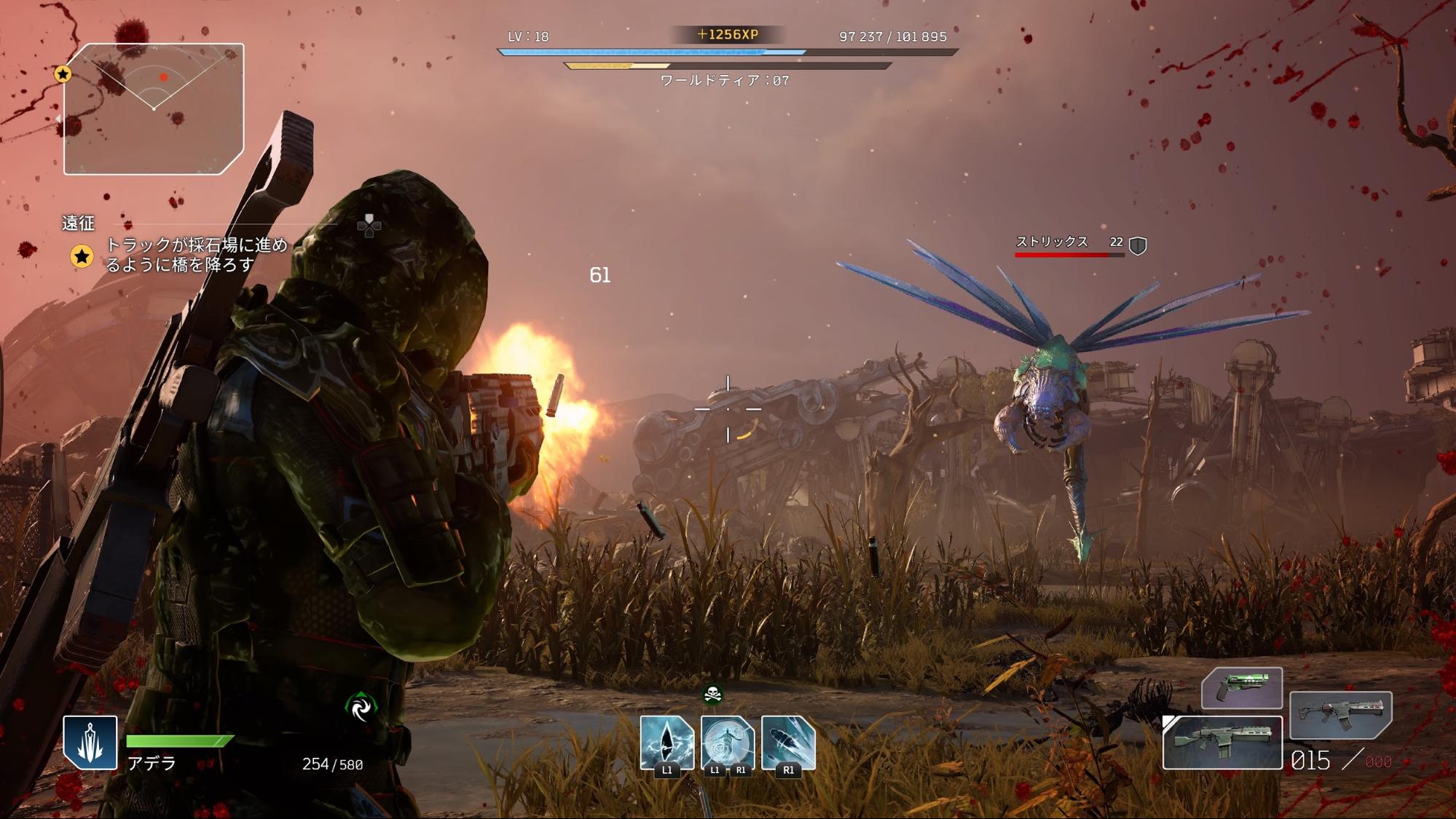The height and width of the screenshot is (819, 1456).
Task: Open the radar minimap
Action: click(154, 109)
